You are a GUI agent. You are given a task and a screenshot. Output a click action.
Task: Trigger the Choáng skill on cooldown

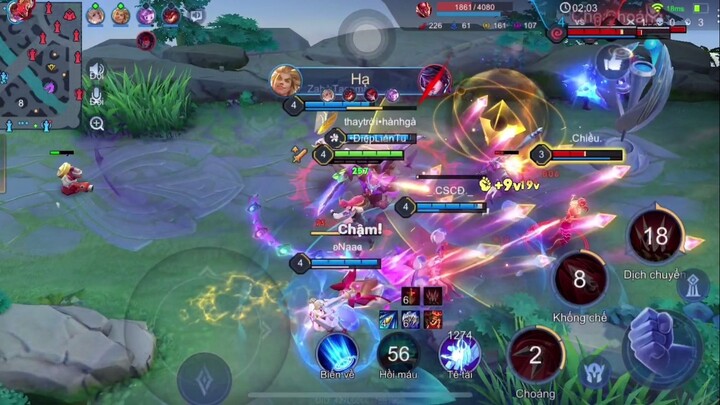pyautogui.click(x=535, y=355)
